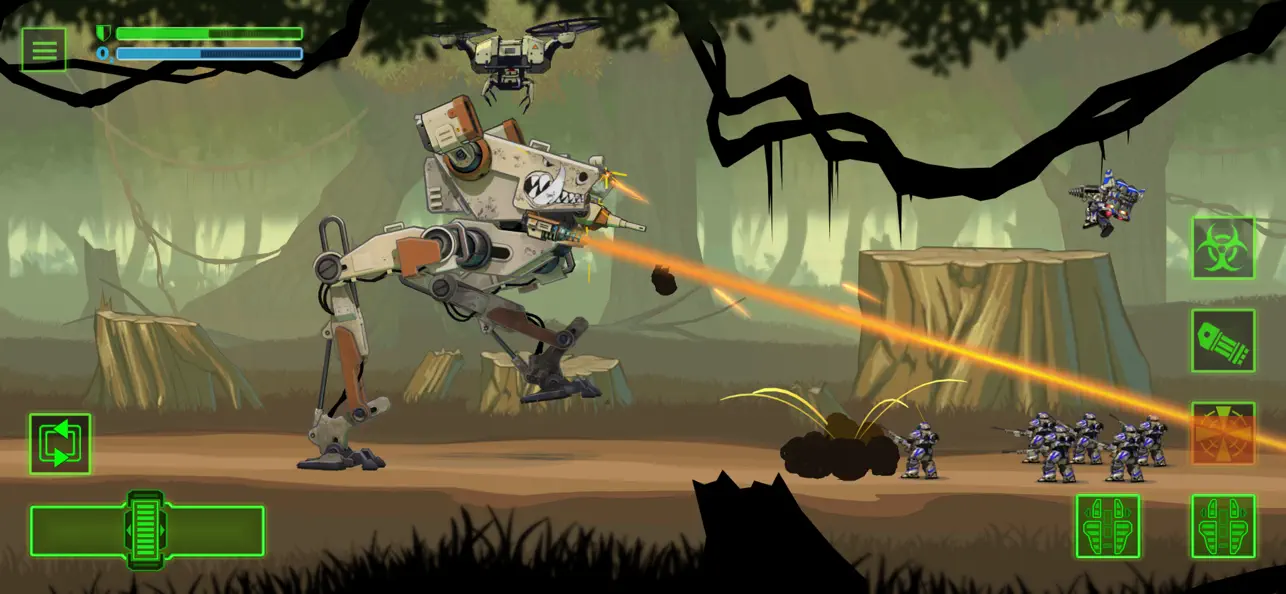1286x594 pixels.
Task: Click the mech movement slider handle
Action: 146,529
